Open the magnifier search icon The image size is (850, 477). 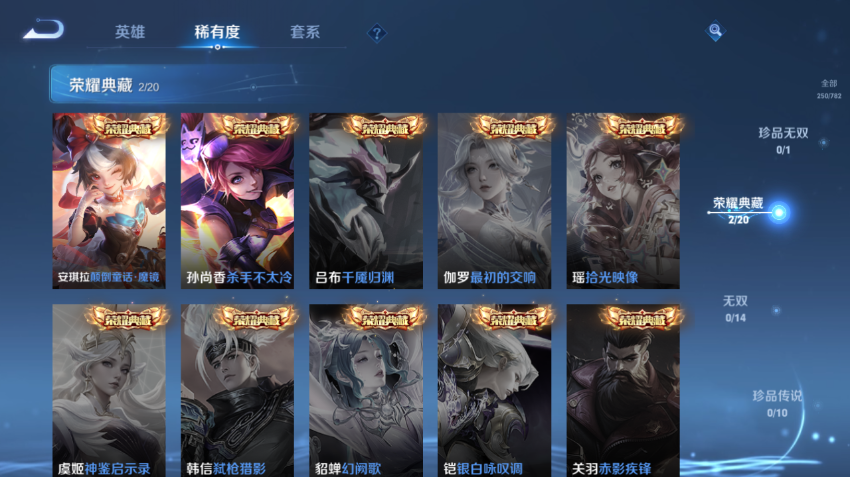[x=715, y=32]
